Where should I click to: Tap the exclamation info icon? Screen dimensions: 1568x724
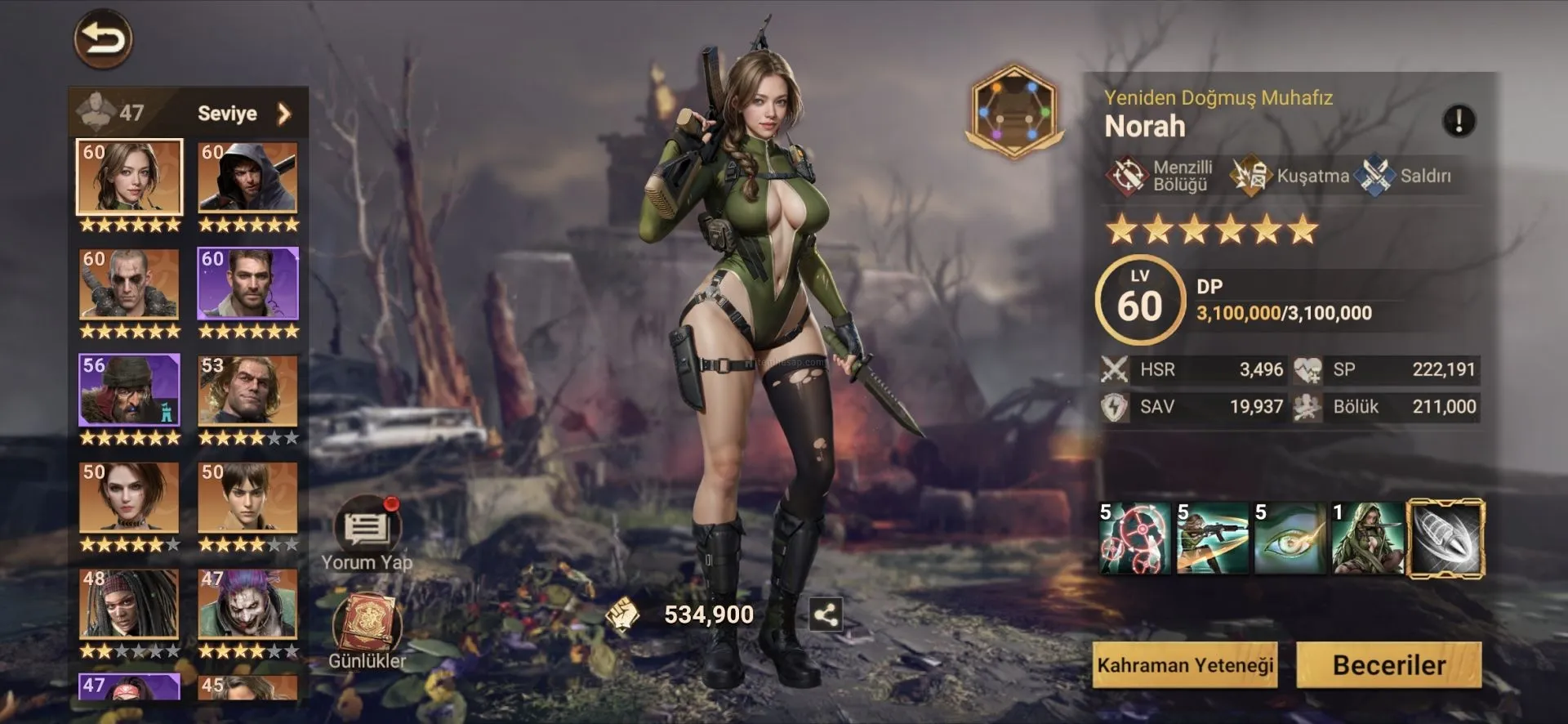click(x=1459, y=121)
